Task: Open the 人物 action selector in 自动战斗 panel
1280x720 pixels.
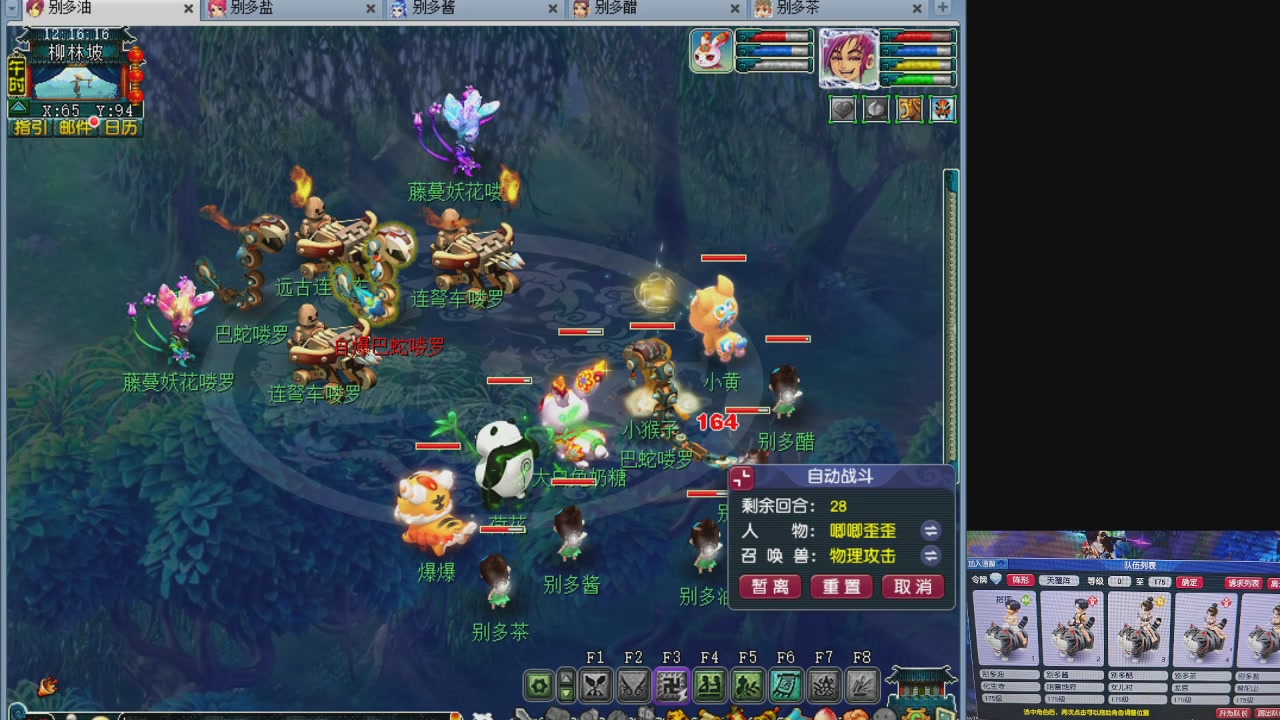Action: (930, 531)
